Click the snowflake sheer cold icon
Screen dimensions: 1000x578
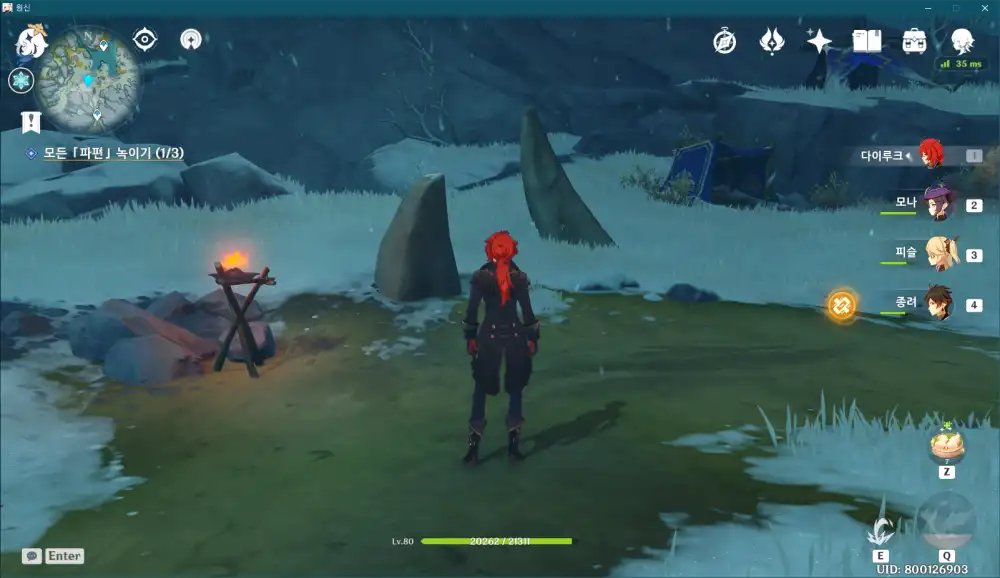21,82
